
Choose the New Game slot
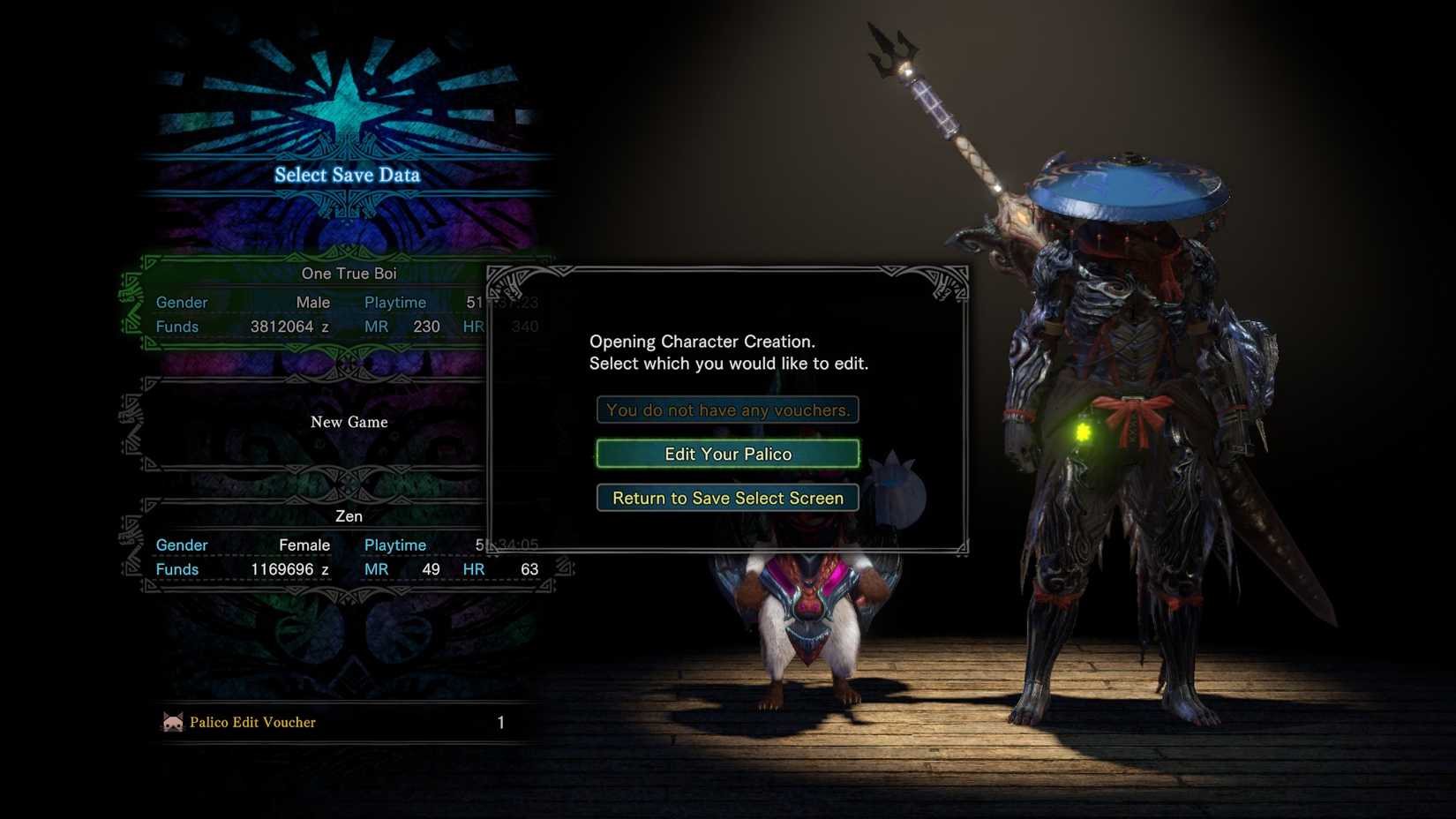(349, 422)
